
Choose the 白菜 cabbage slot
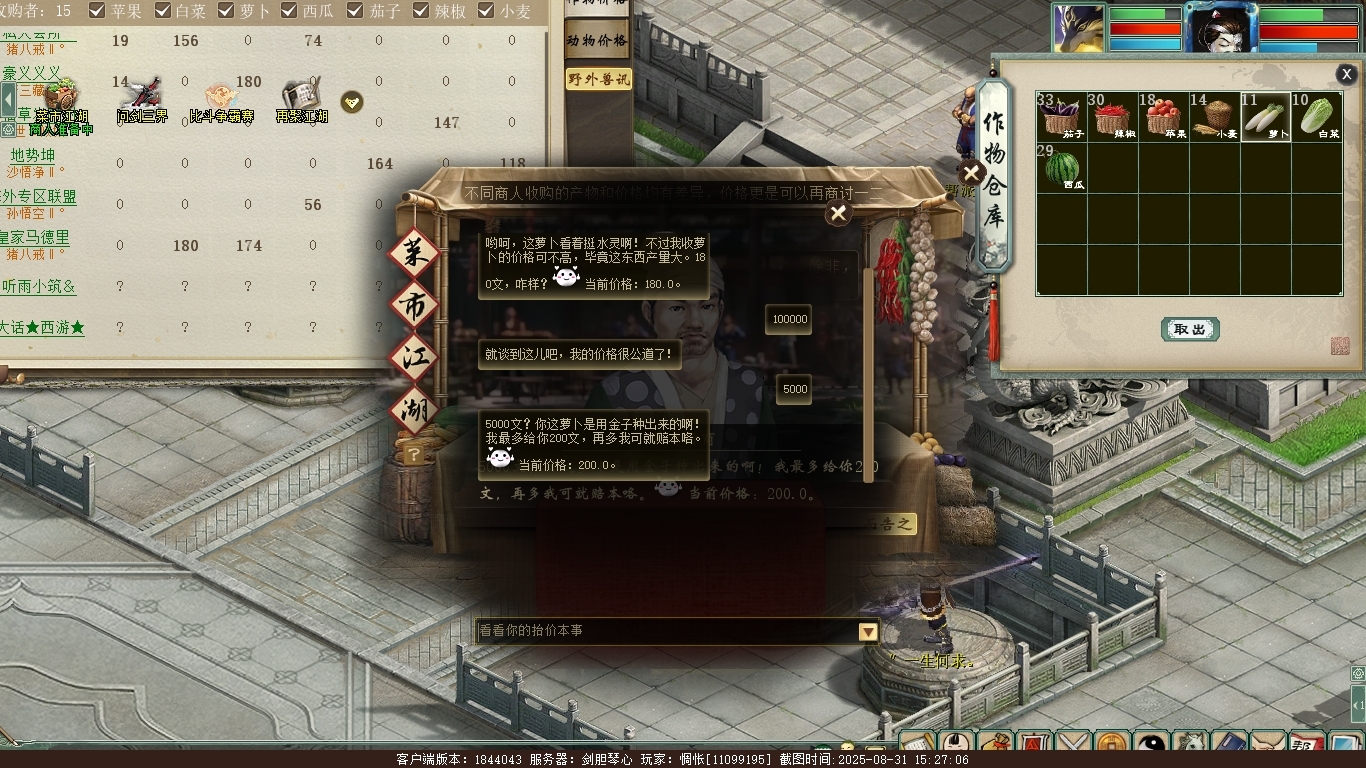[1317, 117]
